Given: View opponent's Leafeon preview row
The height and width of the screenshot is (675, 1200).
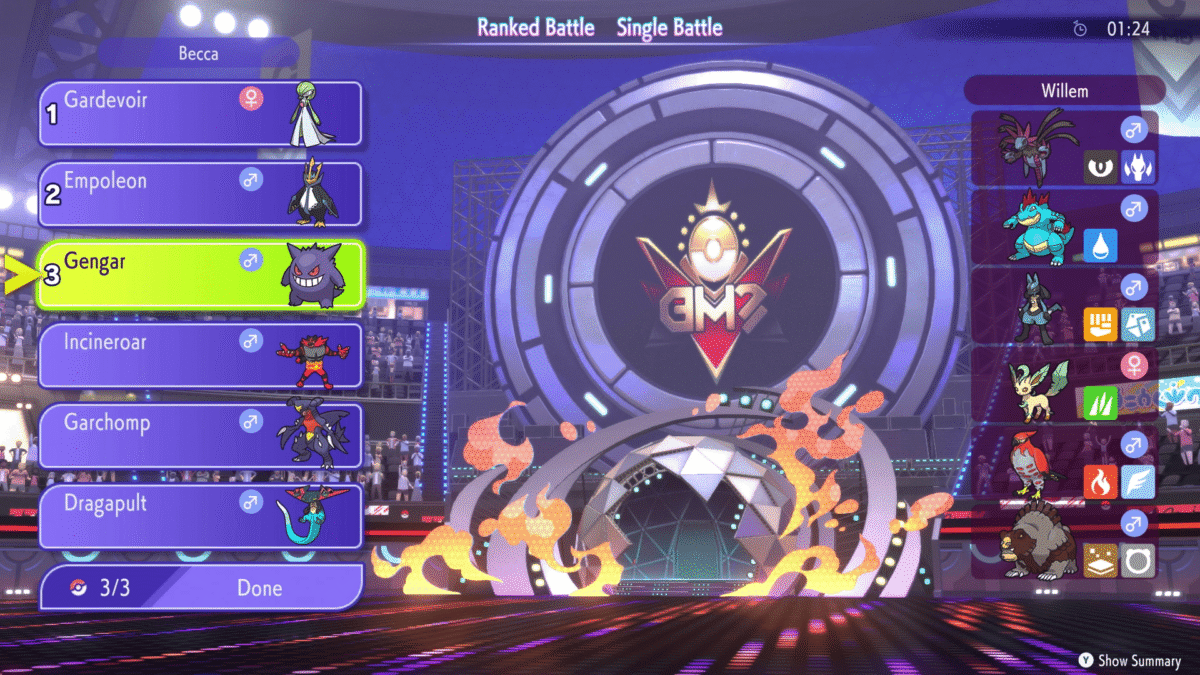Looking at the screenshot, I should (x=1064, y=385).
